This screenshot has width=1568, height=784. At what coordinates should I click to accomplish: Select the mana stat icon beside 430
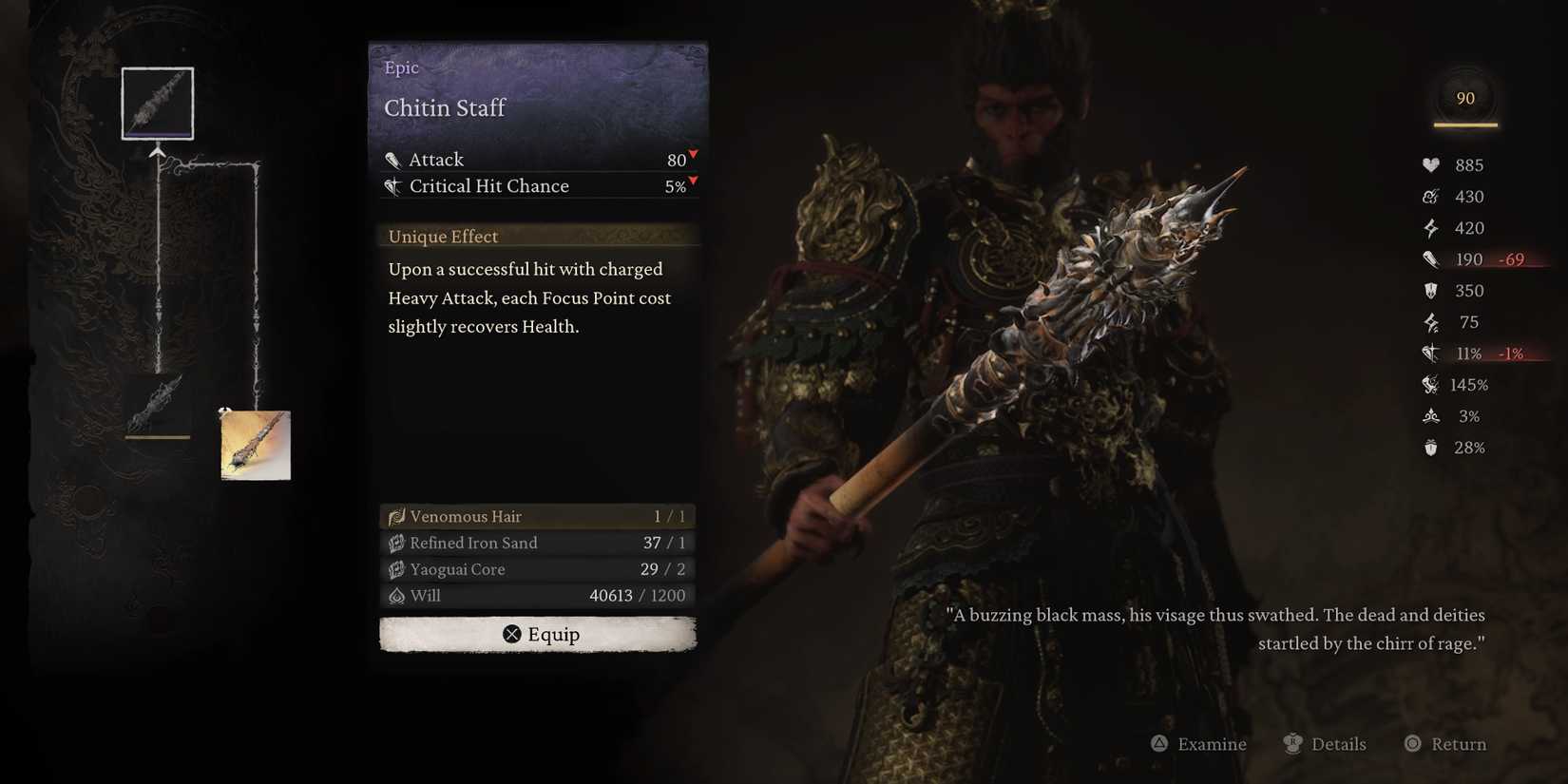1430,196
